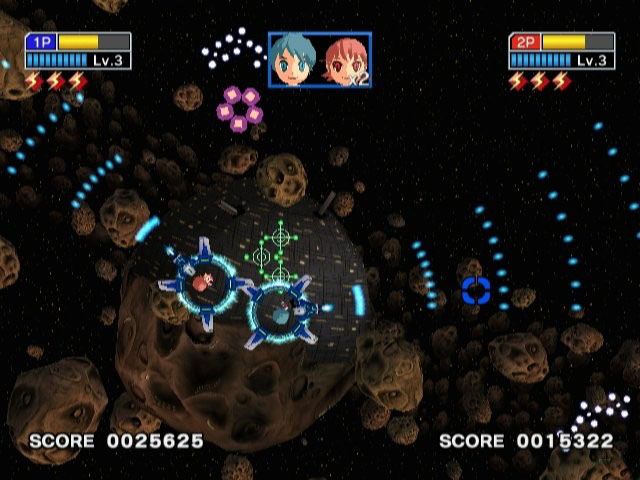Click the 1P player badge
640x480 pixels.
(x=41, y=42)
